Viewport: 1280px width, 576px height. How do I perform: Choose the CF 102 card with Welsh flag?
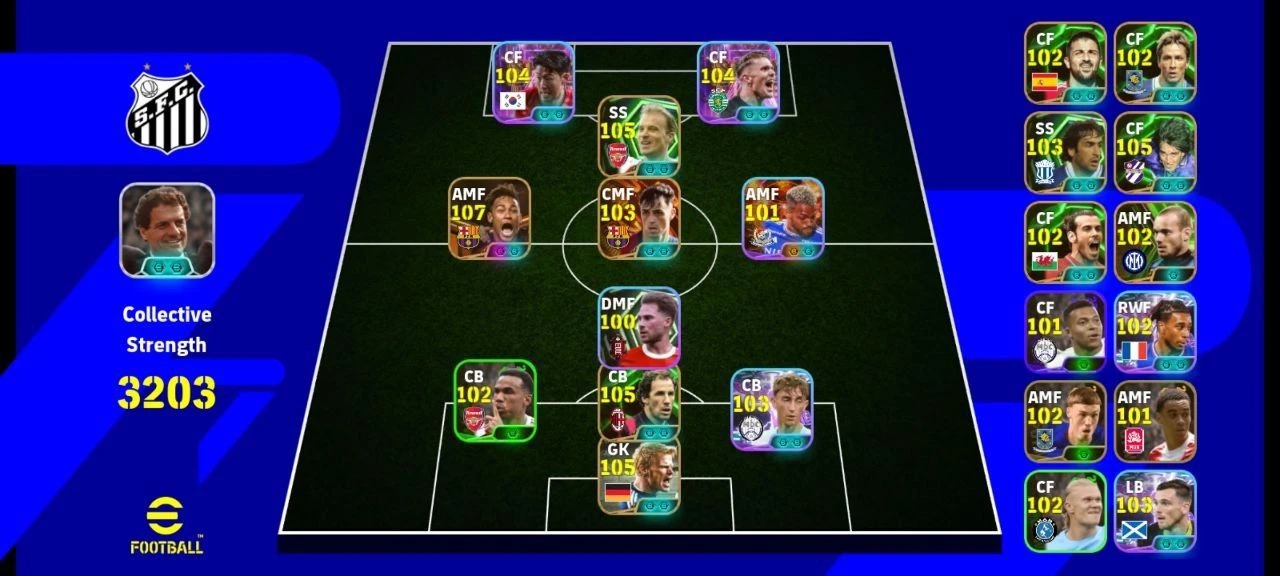(1065, 242)
